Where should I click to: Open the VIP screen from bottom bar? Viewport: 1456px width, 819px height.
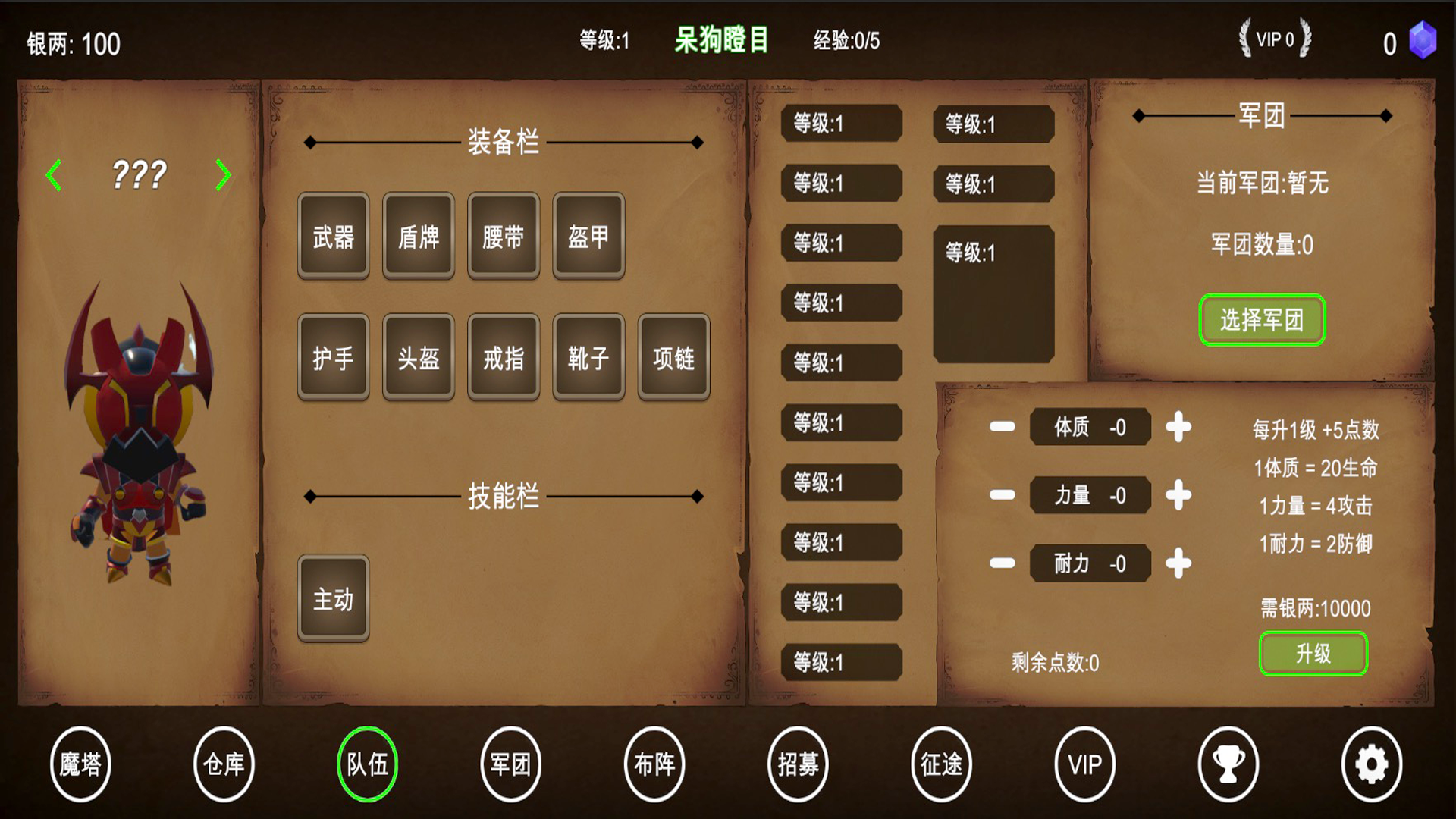pyautogui.click(x=1084, y=765)
